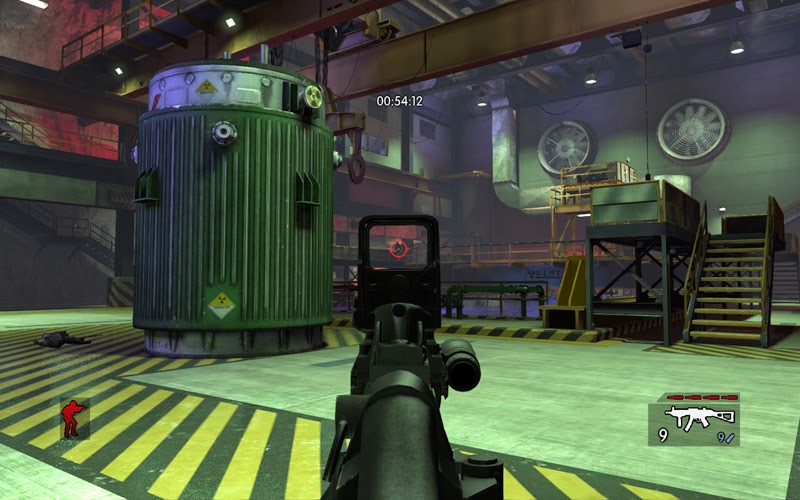
Task: Select the submachine gun weapon icon
Action: [x=701, y=416]
